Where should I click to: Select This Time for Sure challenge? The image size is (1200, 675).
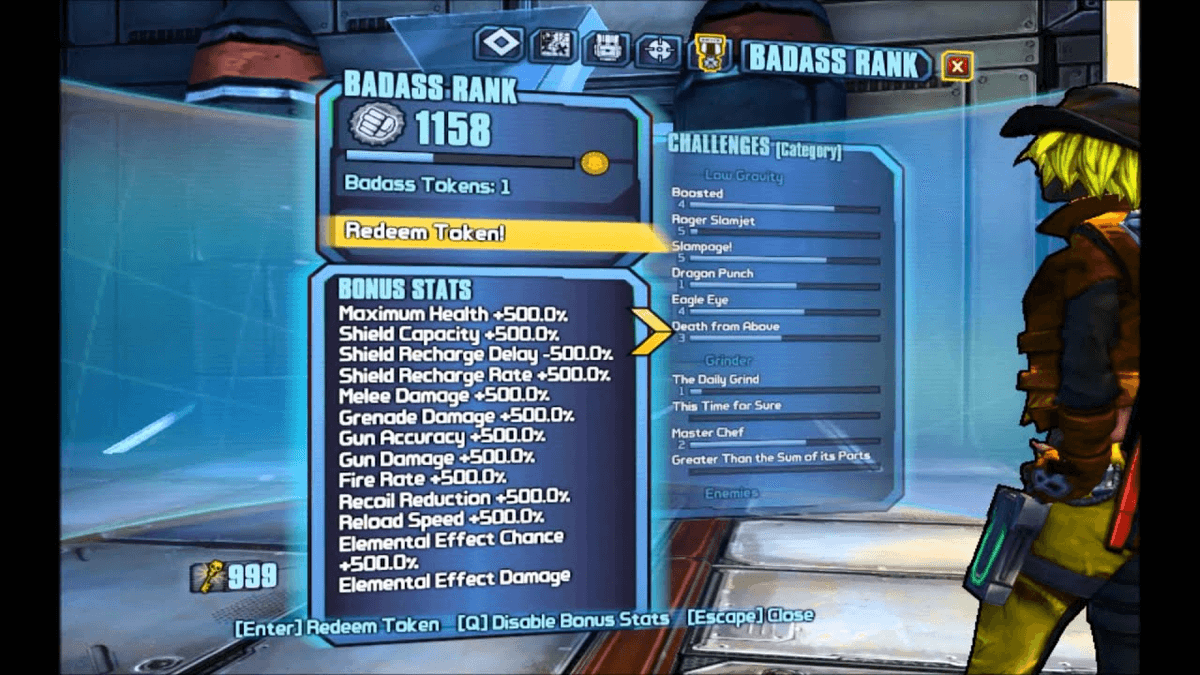[726, 406]
